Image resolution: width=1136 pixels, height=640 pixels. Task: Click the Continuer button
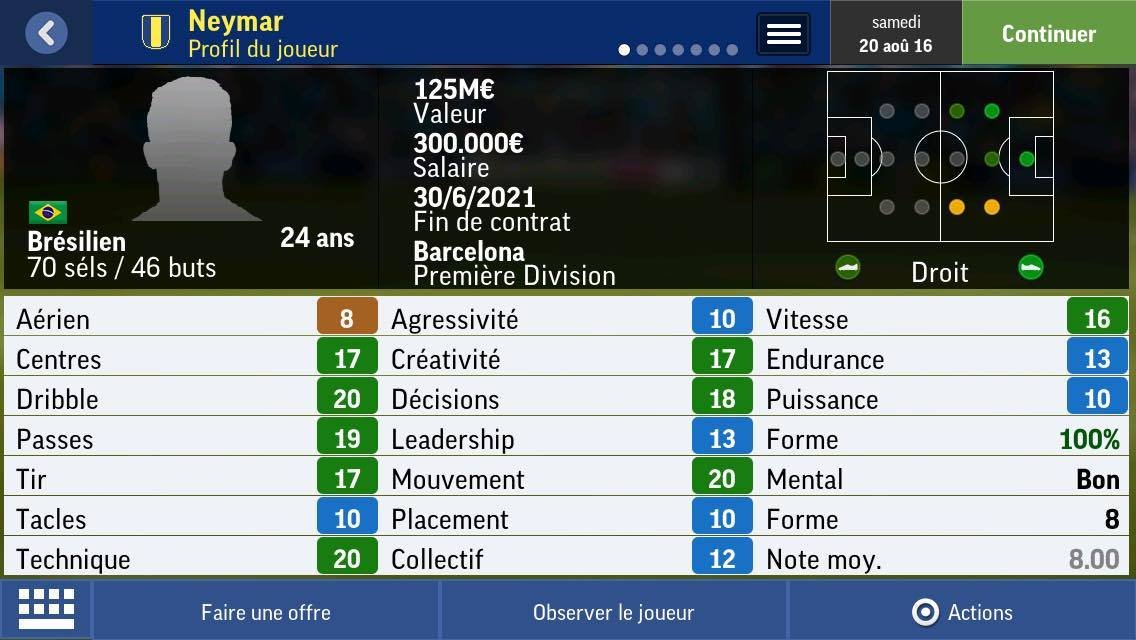(x=1048, y=33)
